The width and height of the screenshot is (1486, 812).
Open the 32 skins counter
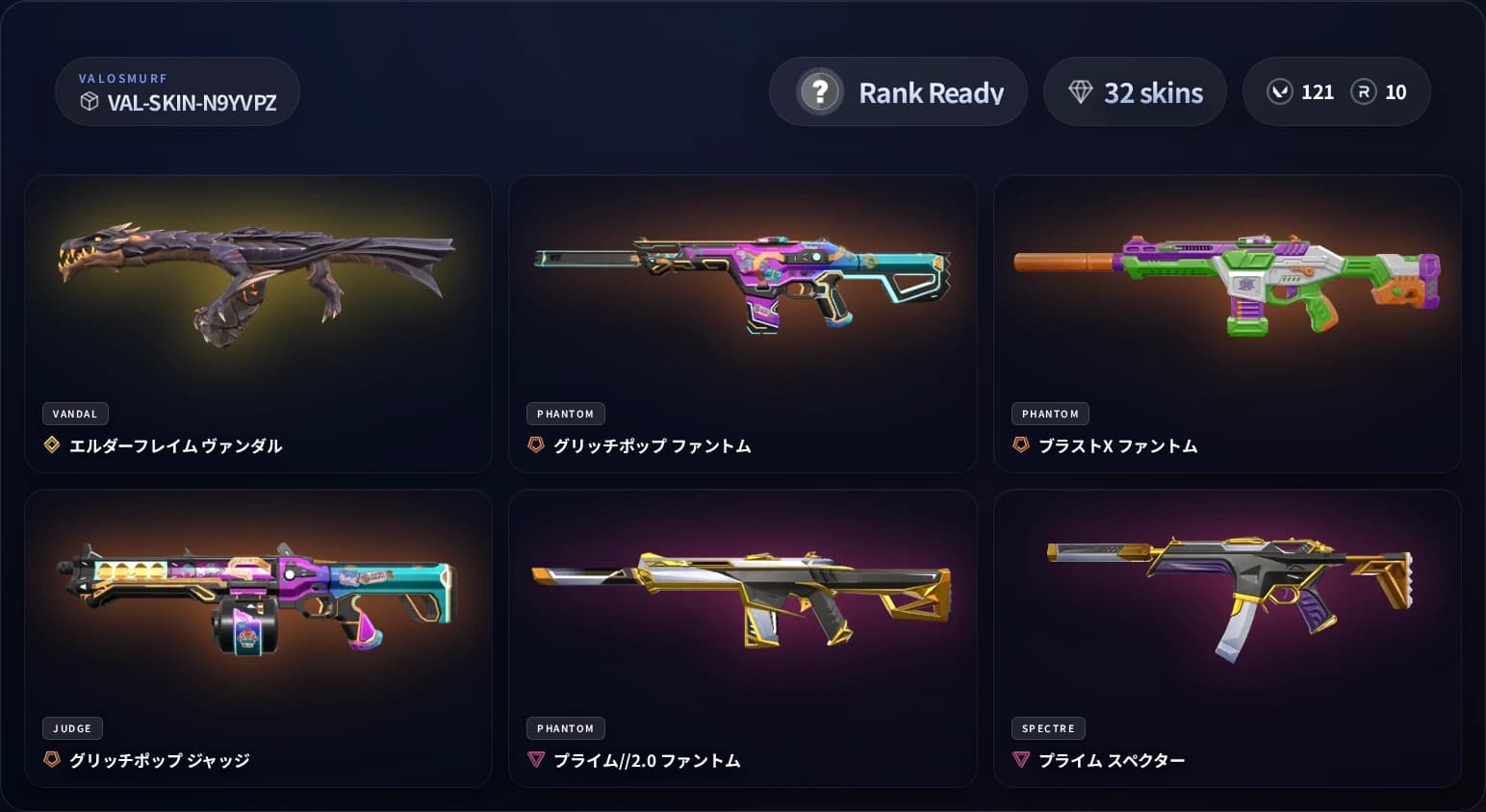click(x=1135, y=91)
